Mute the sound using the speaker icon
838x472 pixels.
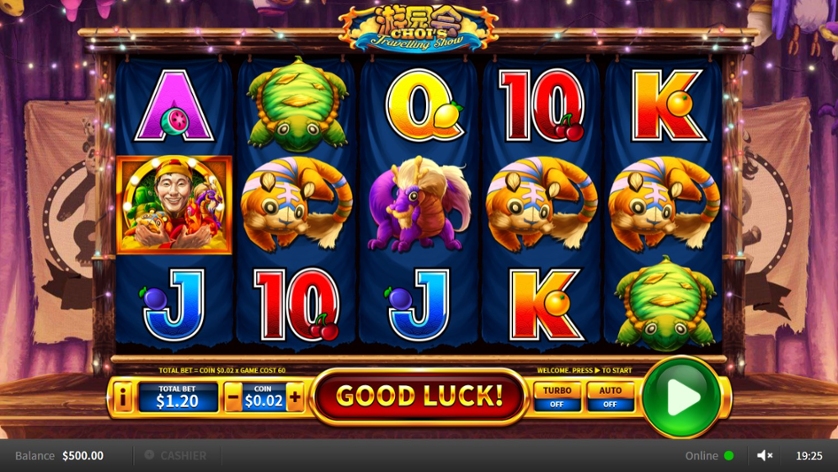(765, 455)
